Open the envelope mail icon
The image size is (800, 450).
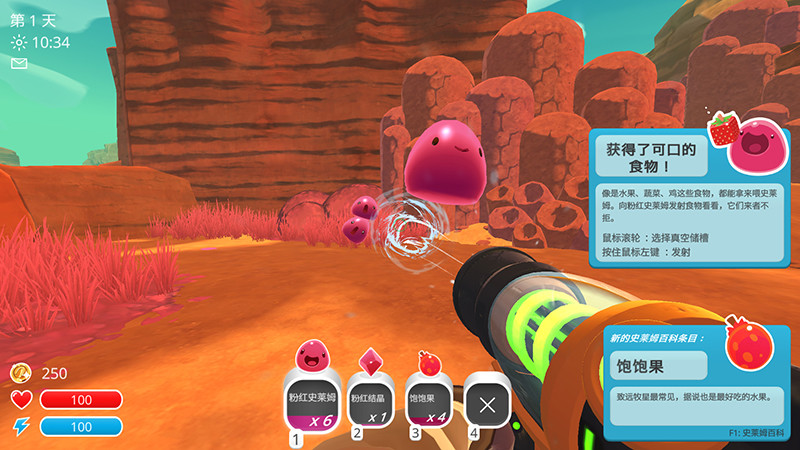pyautogui.click(x=19, y=63)
